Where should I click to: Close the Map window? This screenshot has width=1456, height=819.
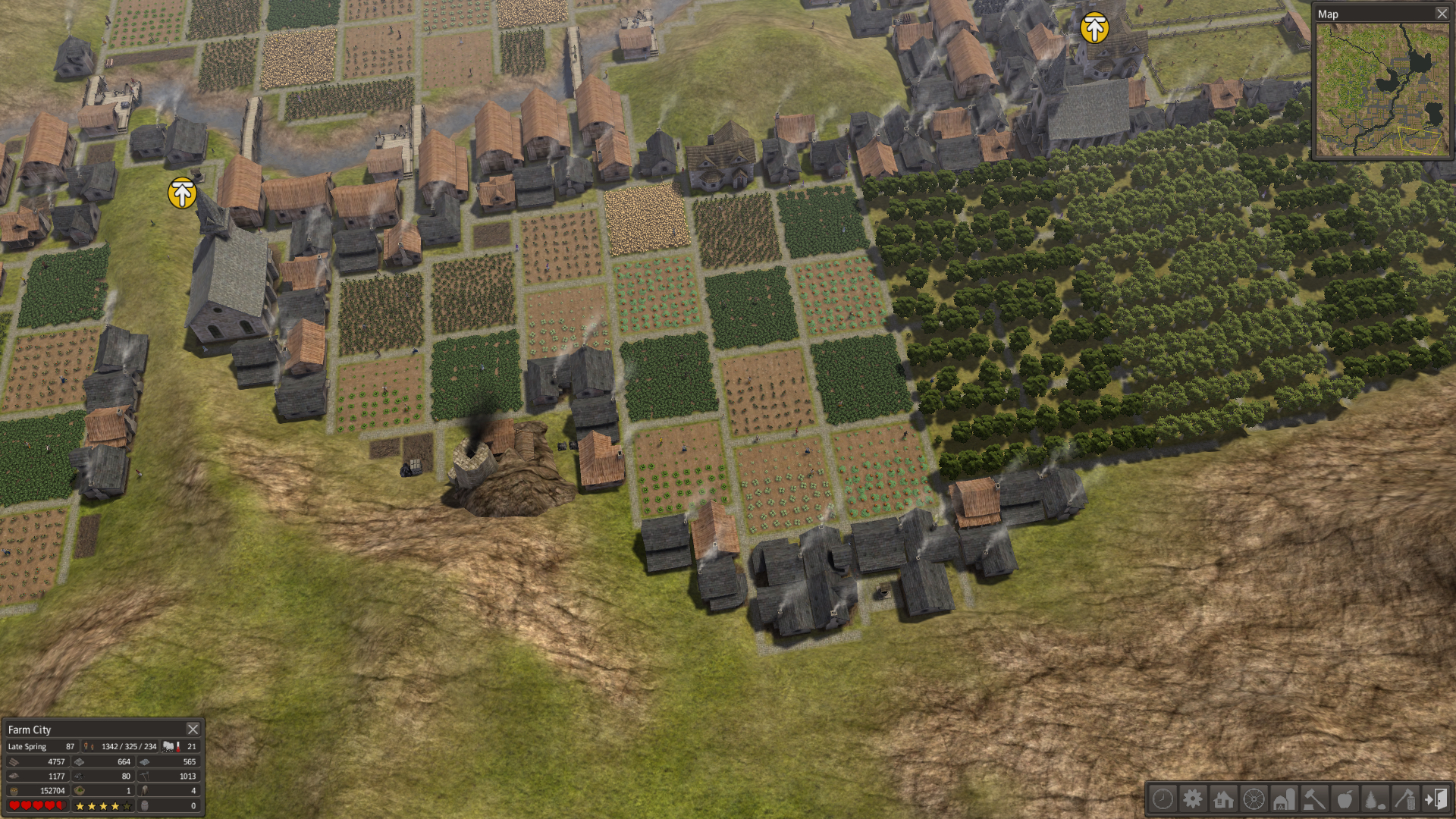click(1442, 14)
